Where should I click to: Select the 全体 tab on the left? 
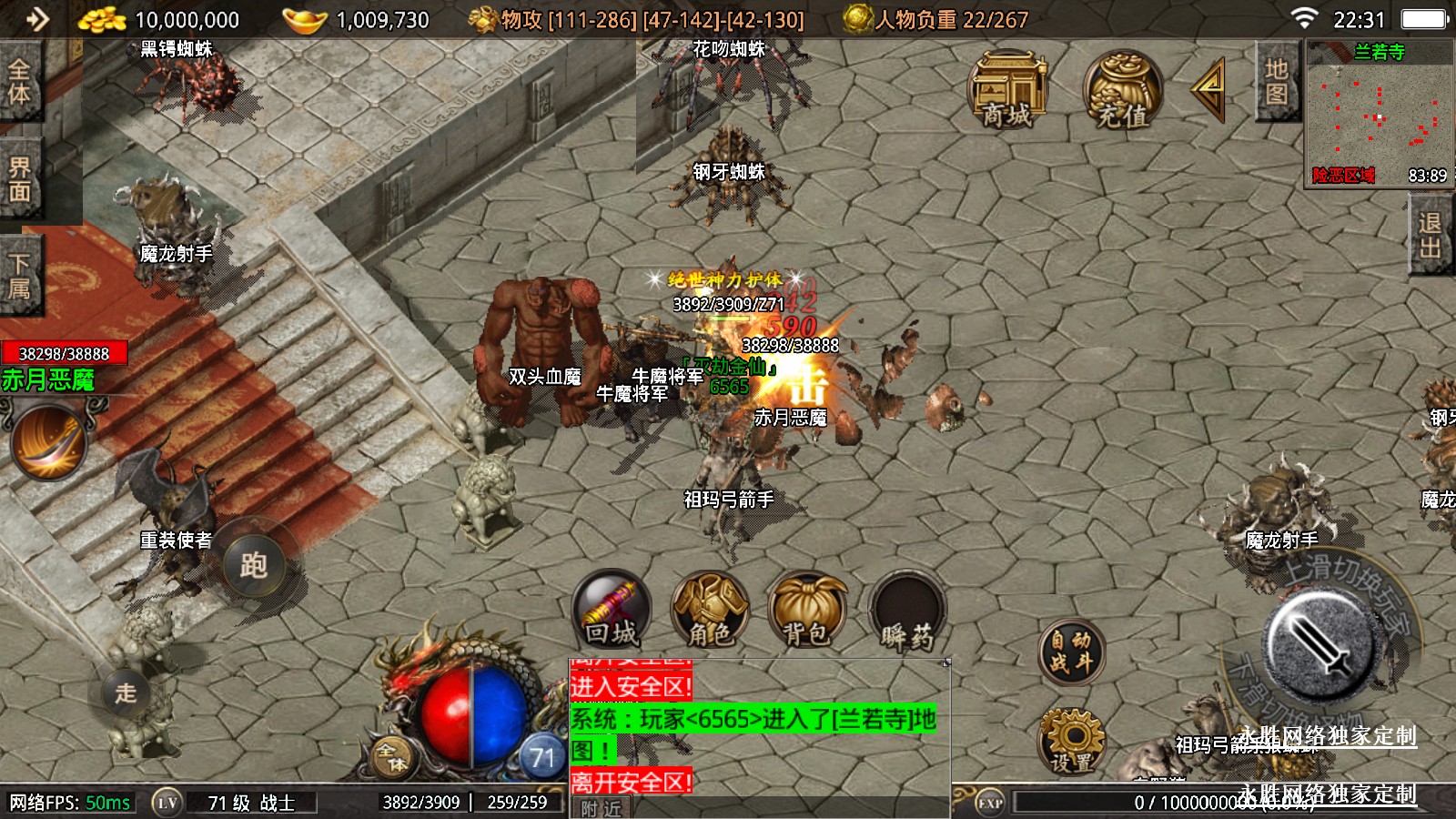click(20, 81)
